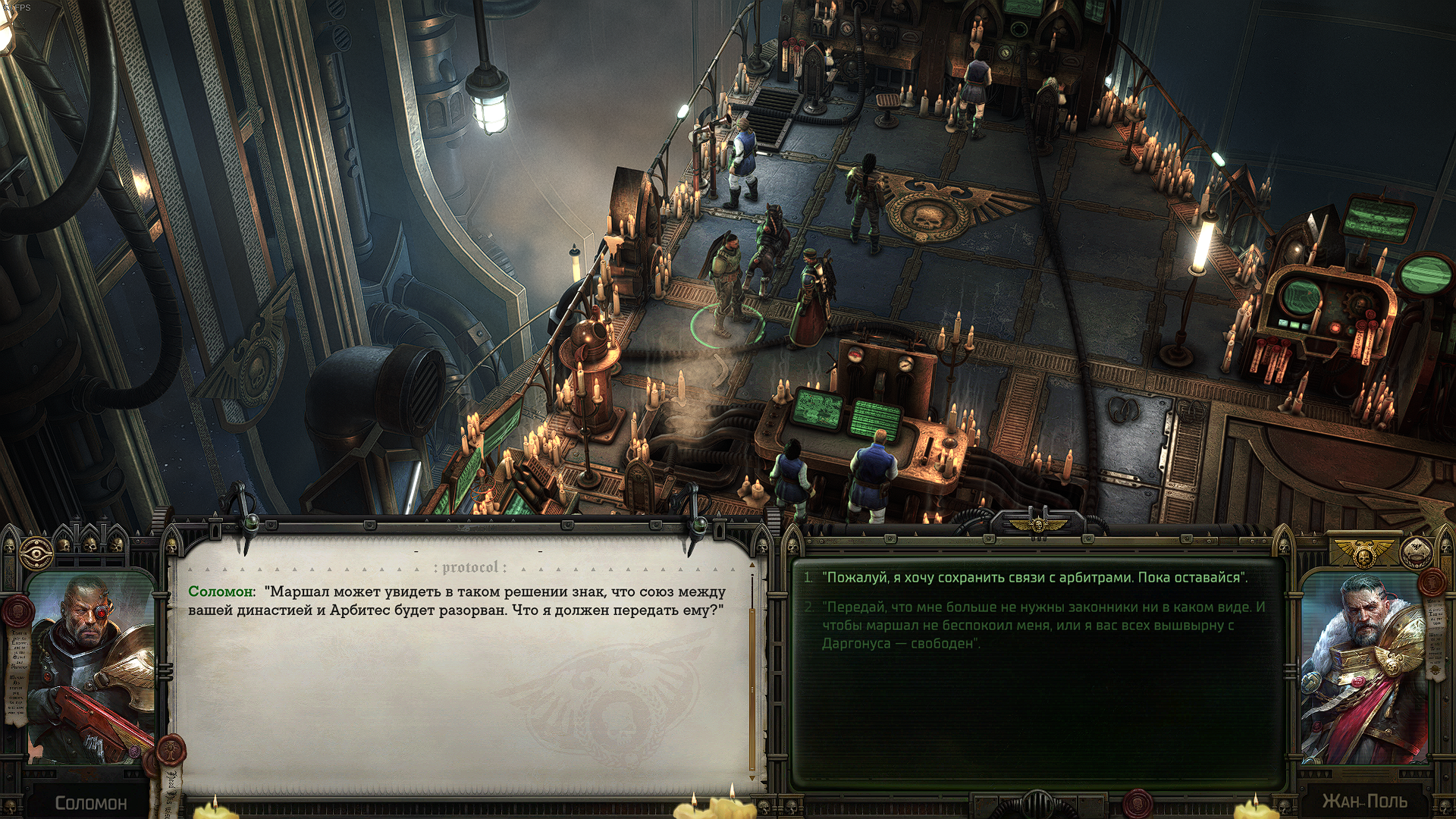
Task: Click the eye icon above Solomon's portrait
Action: tap(36, 554)
